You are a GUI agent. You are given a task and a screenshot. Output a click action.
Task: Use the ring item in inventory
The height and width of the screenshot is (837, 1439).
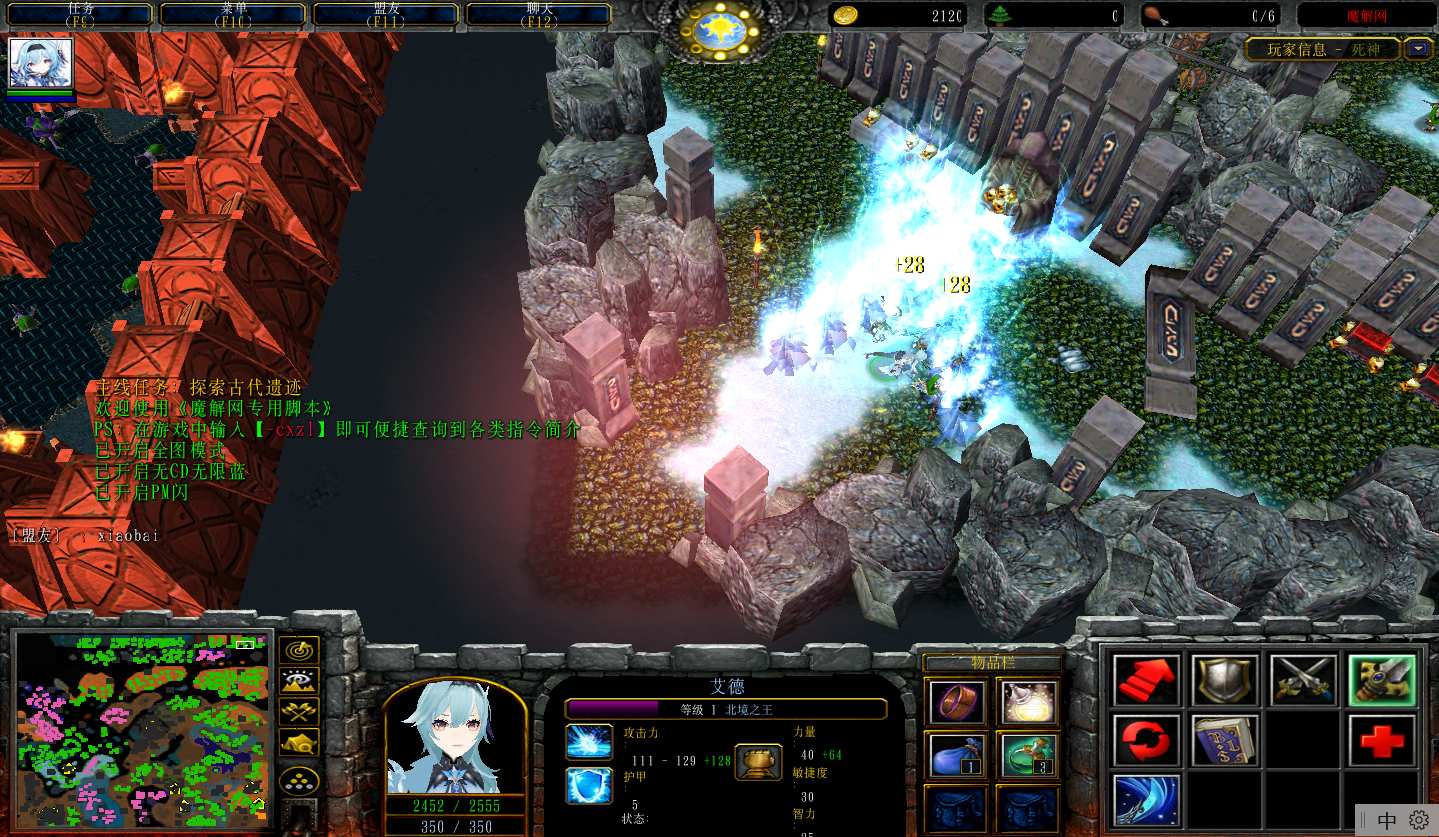click(956, 701)
